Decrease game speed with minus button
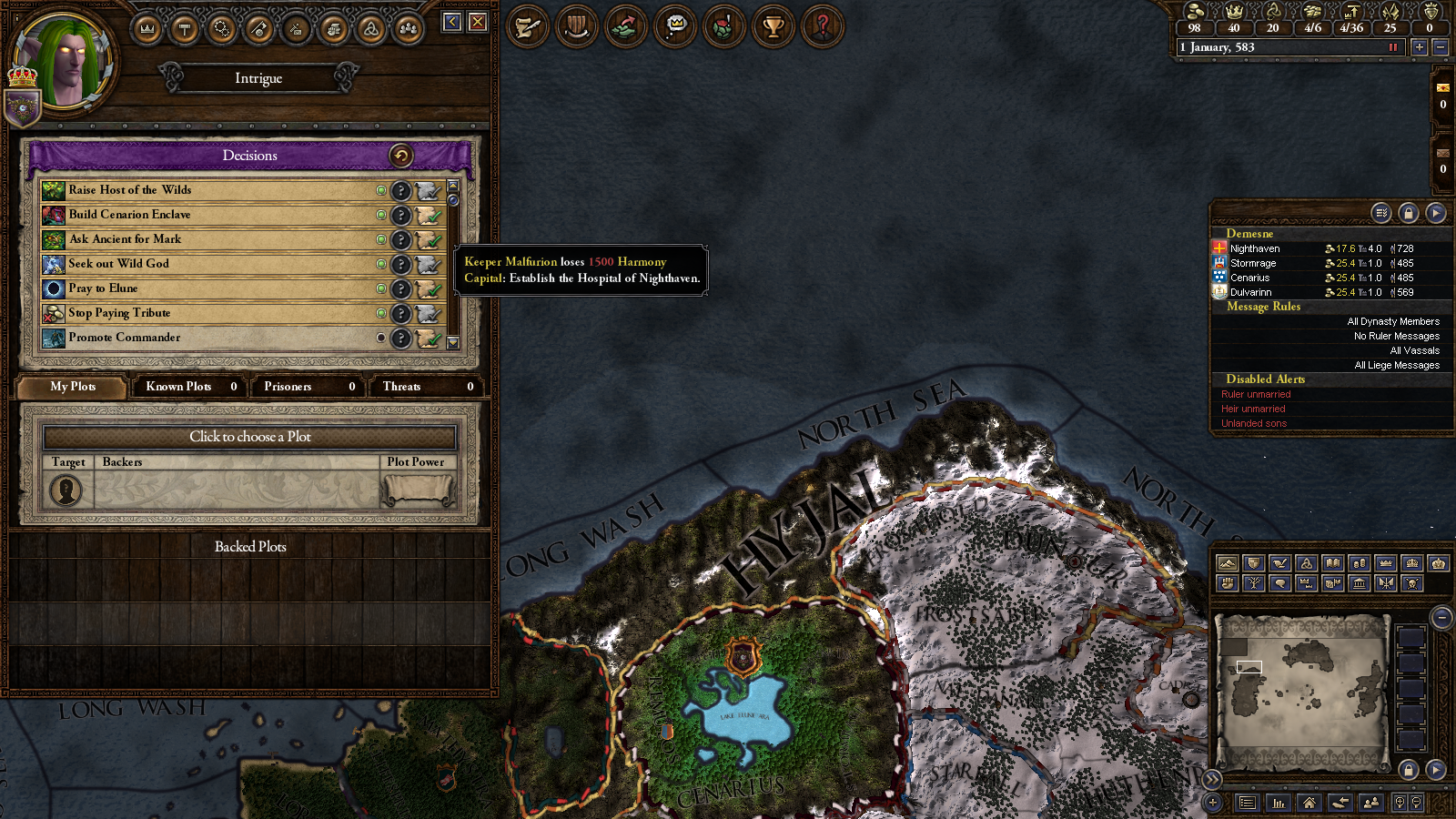The width and height of the screenshot is (1456, 819). click(1440, 47)
